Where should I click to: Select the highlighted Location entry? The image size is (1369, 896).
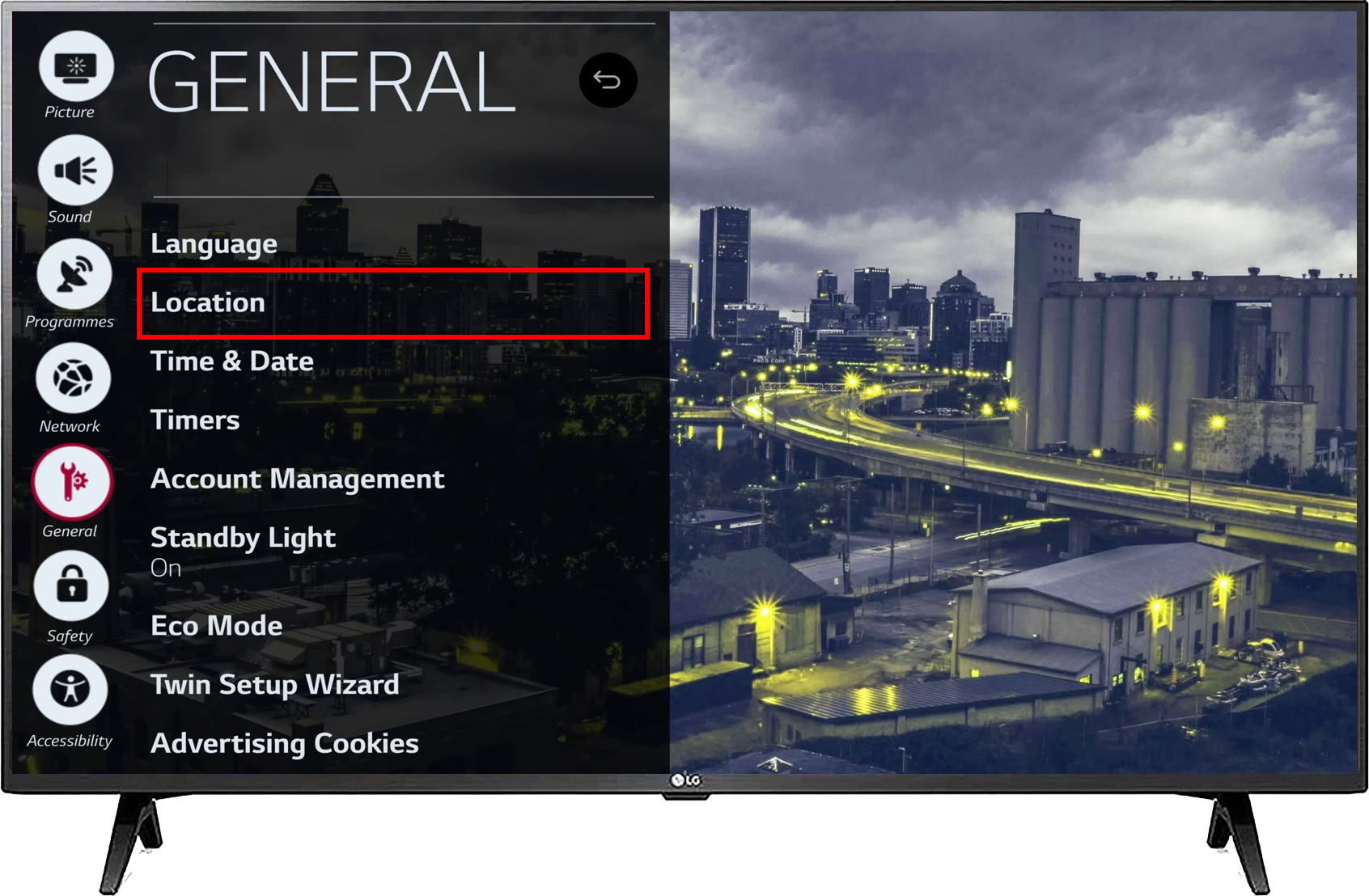[x=392, y=302]
